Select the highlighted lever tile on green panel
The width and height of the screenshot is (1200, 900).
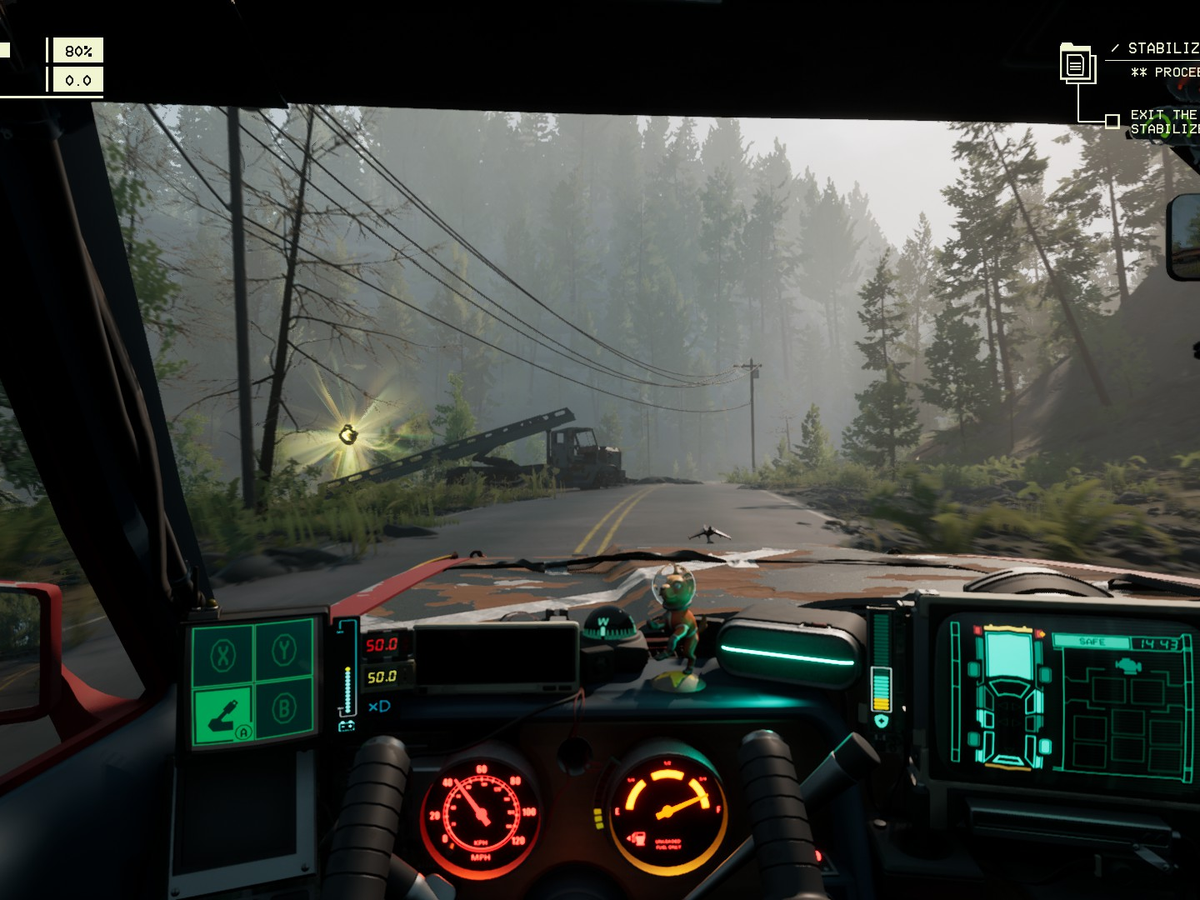222,712
